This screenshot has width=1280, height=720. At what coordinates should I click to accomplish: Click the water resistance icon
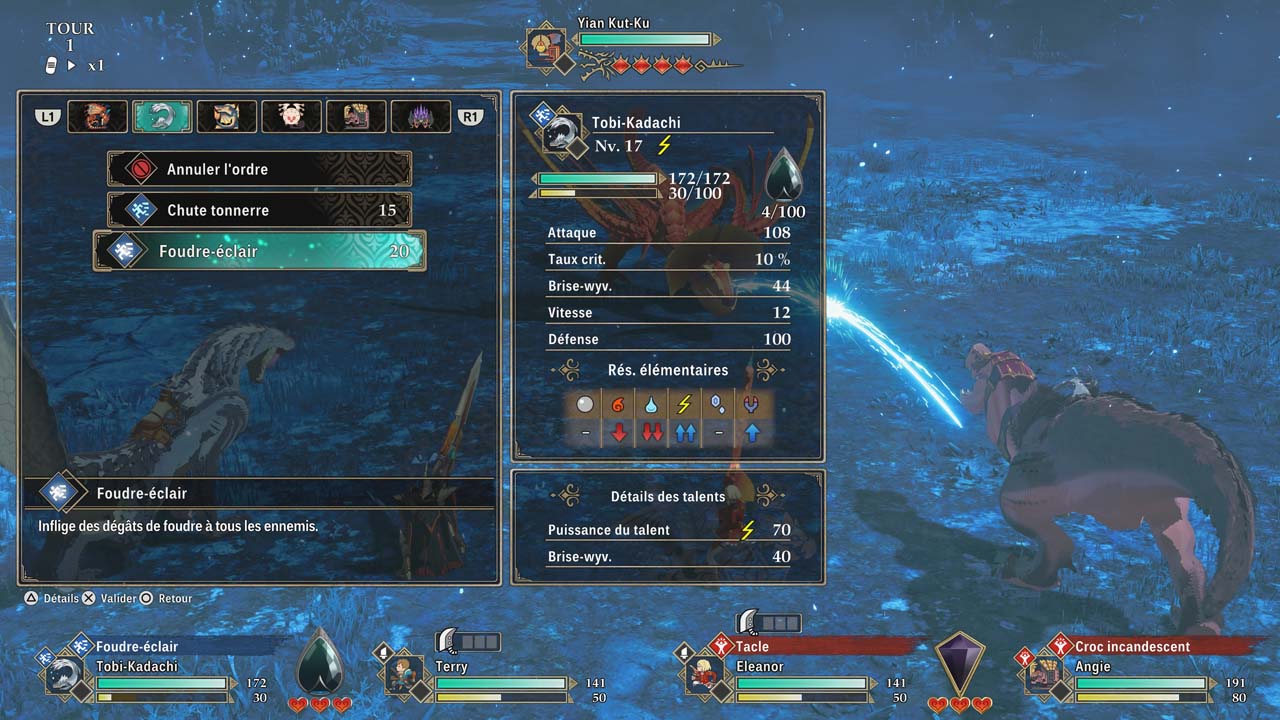click(x=652, y=404)
